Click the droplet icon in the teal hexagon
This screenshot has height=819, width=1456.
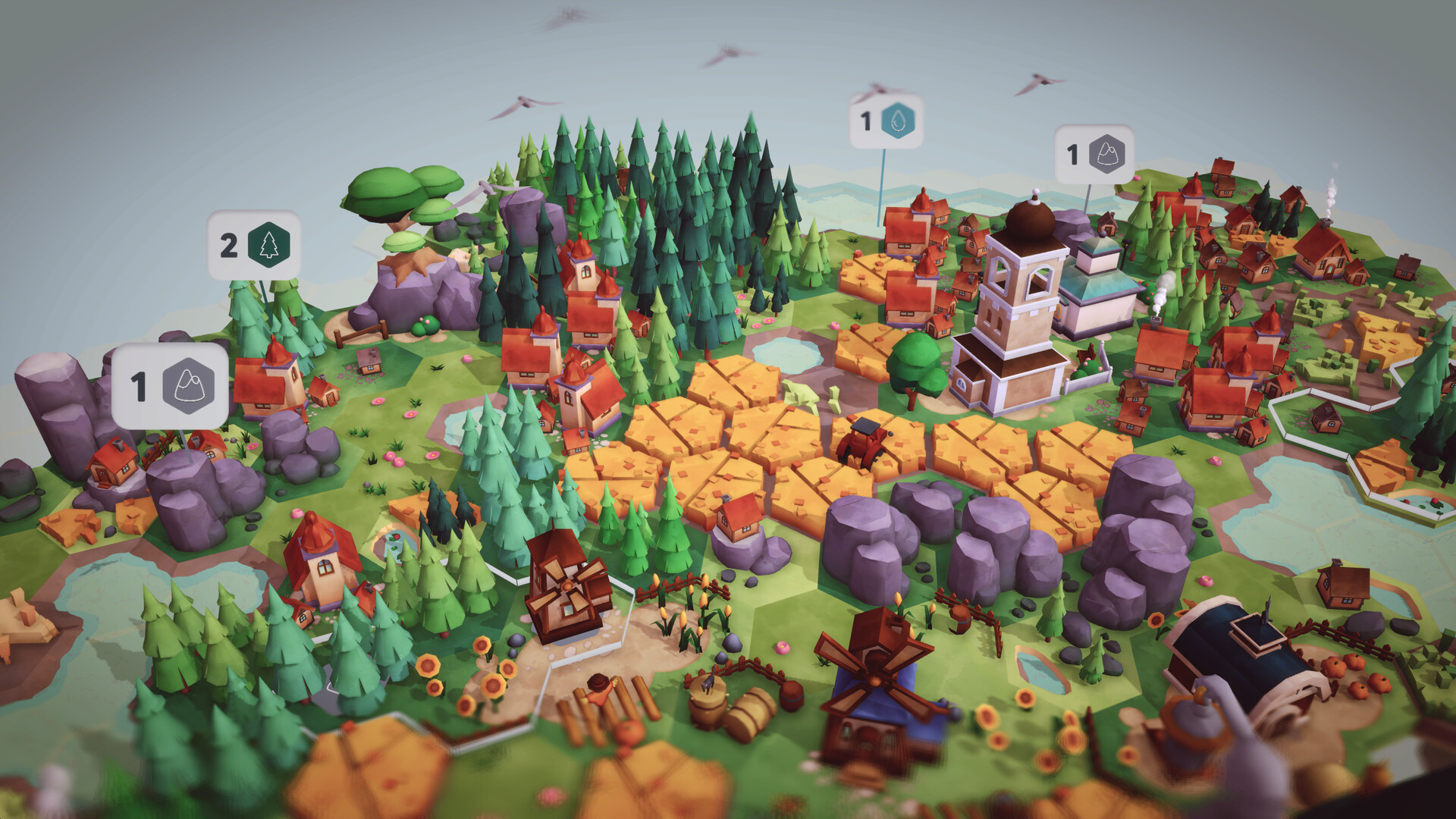(899, 121)
